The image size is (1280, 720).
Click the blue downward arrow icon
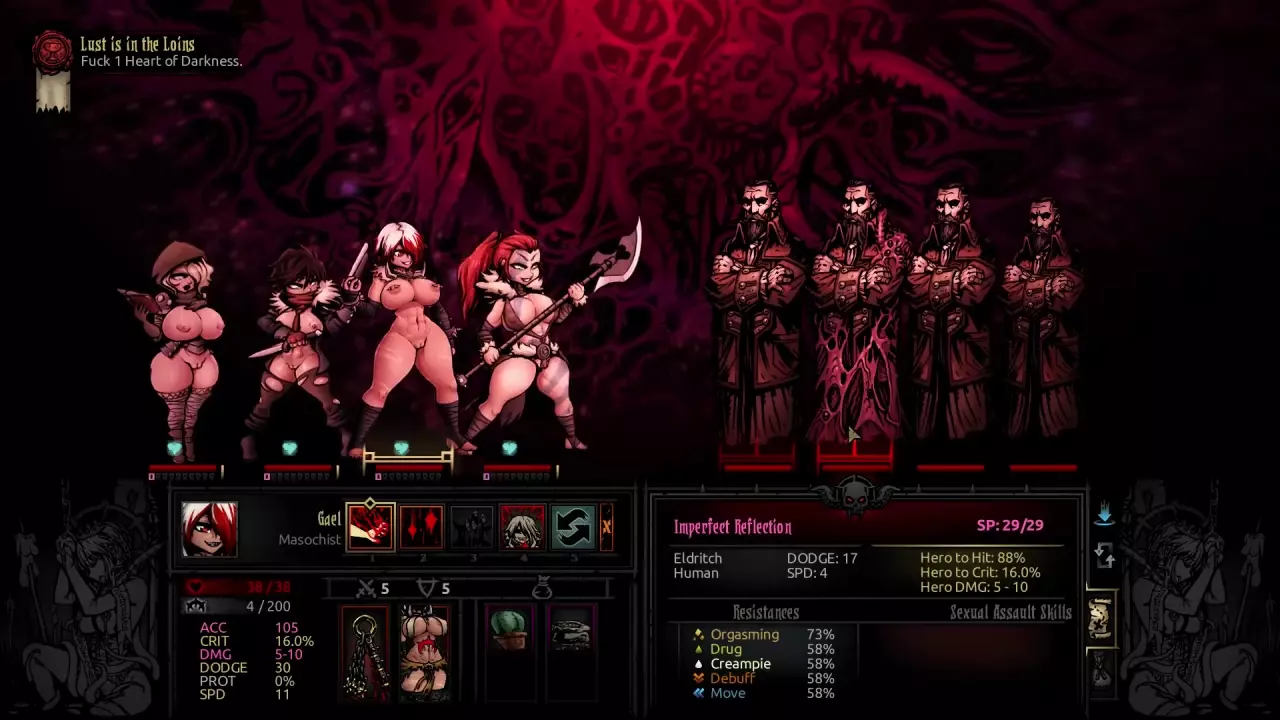coord(1104,514)
